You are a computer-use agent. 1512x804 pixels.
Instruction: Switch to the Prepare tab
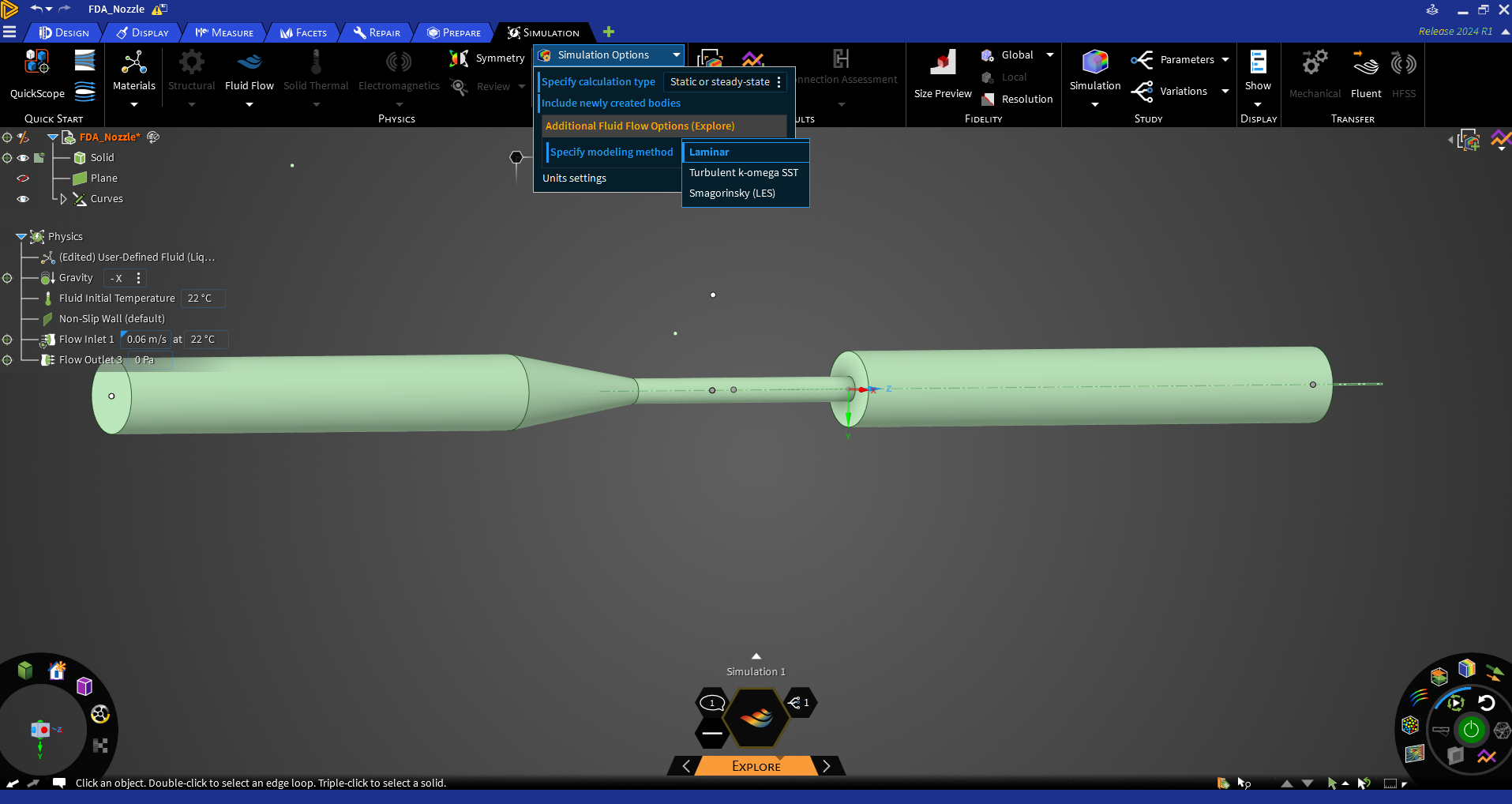point(455,32)
